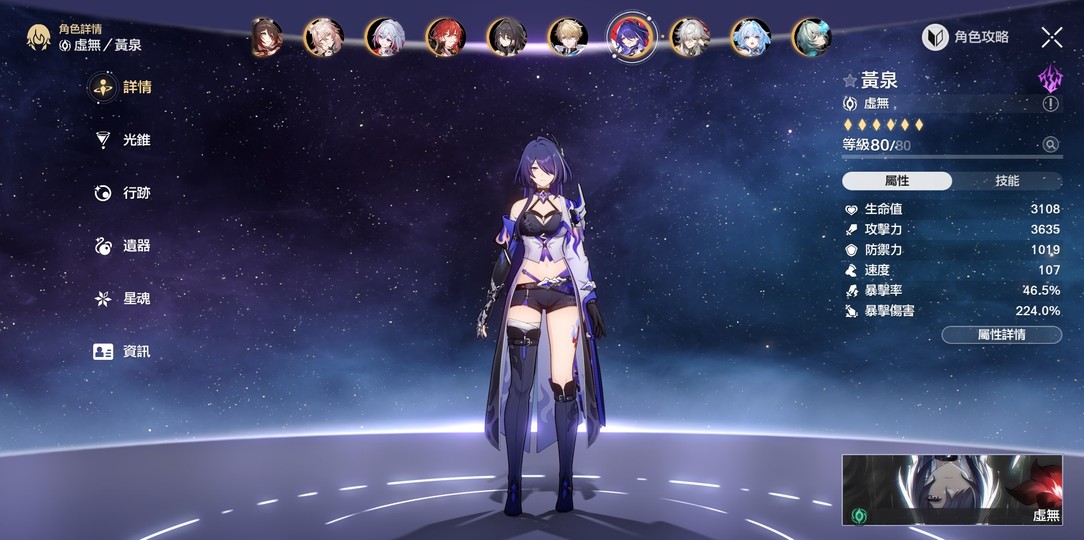Toggle the favorite star next to 黃泉
The width and height of the screenshot is (1084, 540).
(x=850, y=81)
